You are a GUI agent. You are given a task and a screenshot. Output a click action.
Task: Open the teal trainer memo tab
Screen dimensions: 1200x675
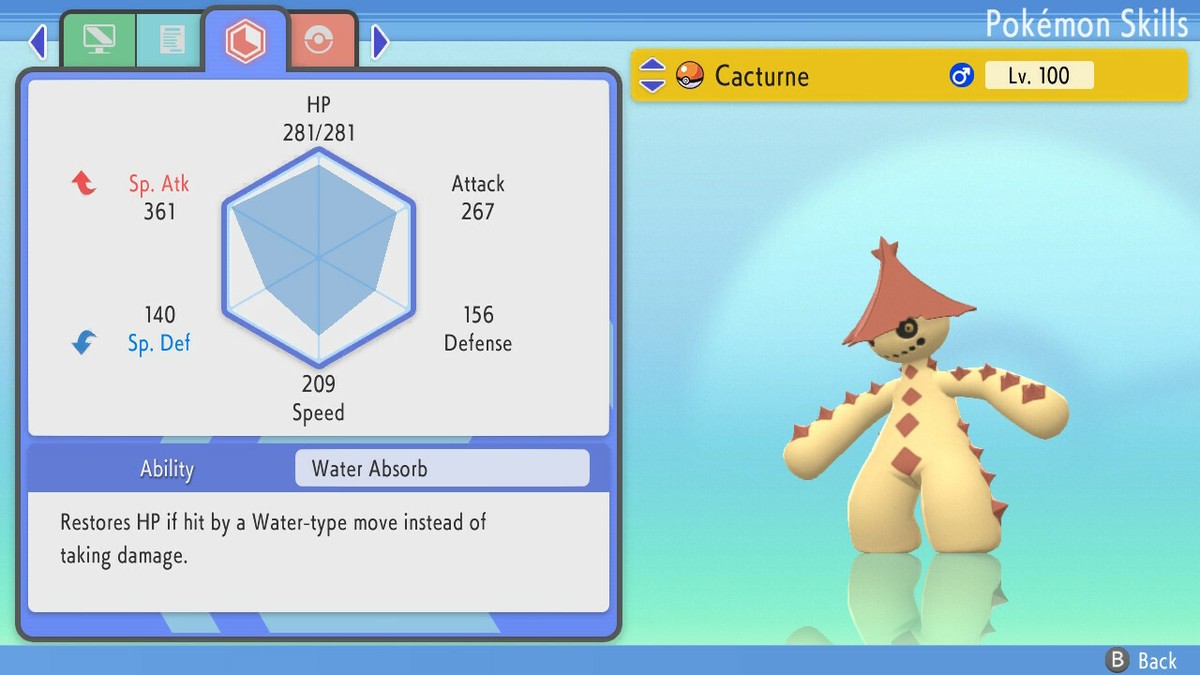tap(170, 41)
